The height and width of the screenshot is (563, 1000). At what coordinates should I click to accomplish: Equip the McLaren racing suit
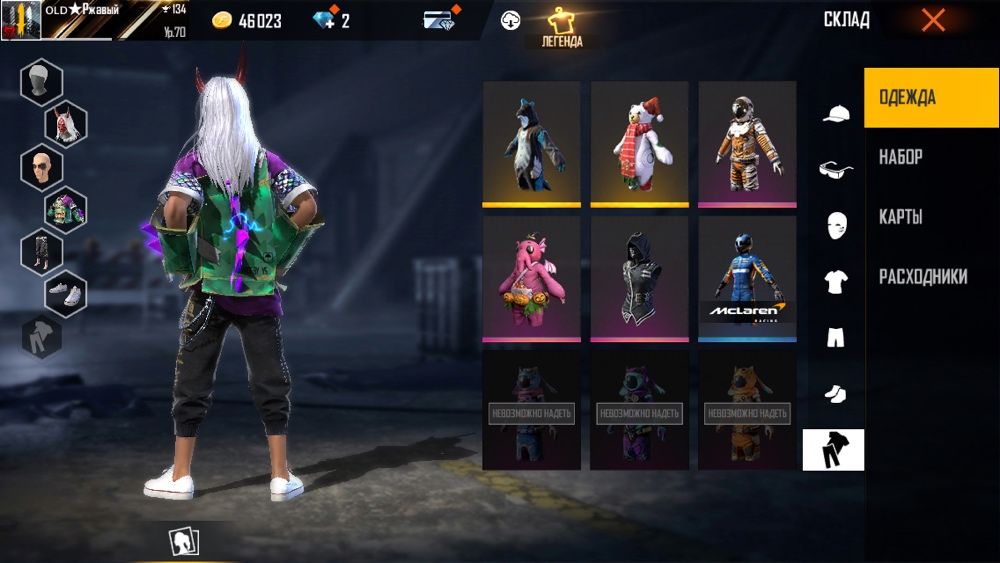click(x=747, y=279)
